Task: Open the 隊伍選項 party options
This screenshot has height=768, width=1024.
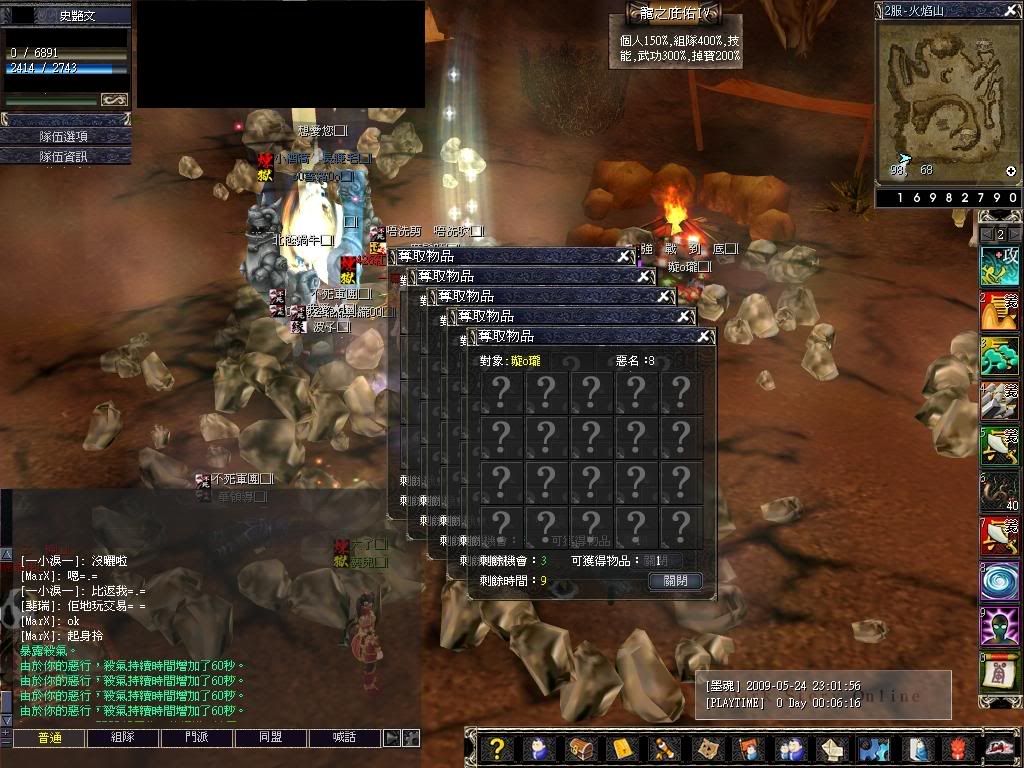Action: point(65,136)
